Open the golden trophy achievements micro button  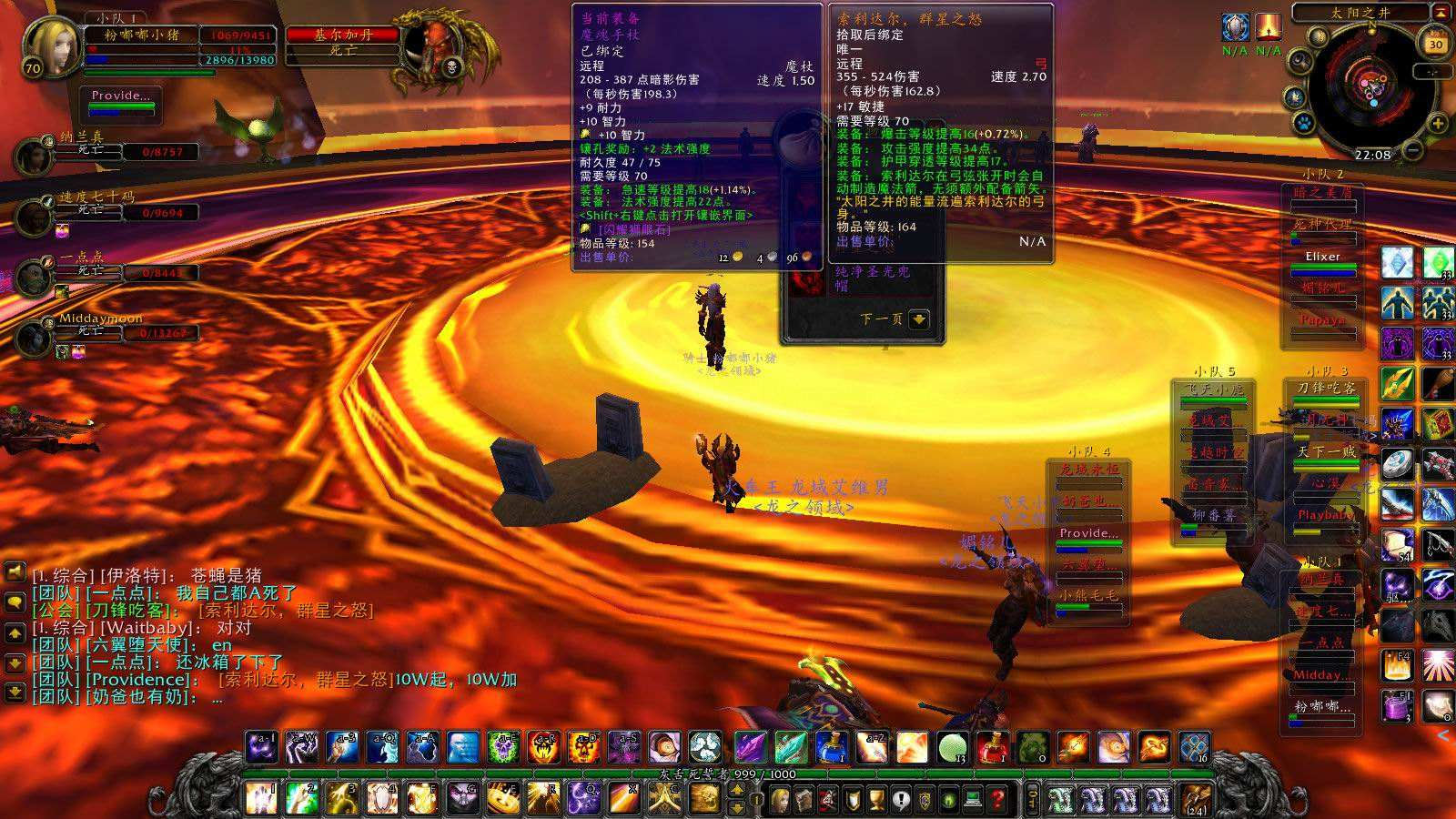click(x=876, y=800)
